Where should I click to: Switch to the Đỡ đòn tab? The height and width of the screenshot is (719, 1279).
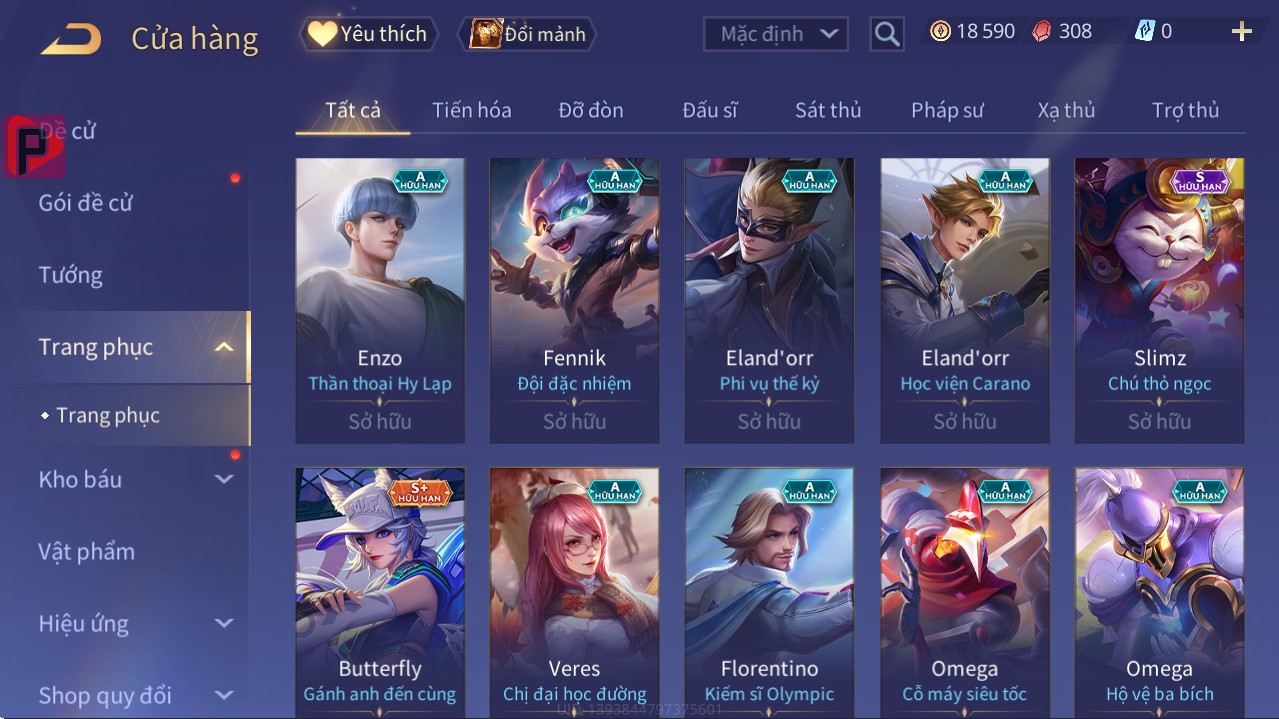[590, 110]
